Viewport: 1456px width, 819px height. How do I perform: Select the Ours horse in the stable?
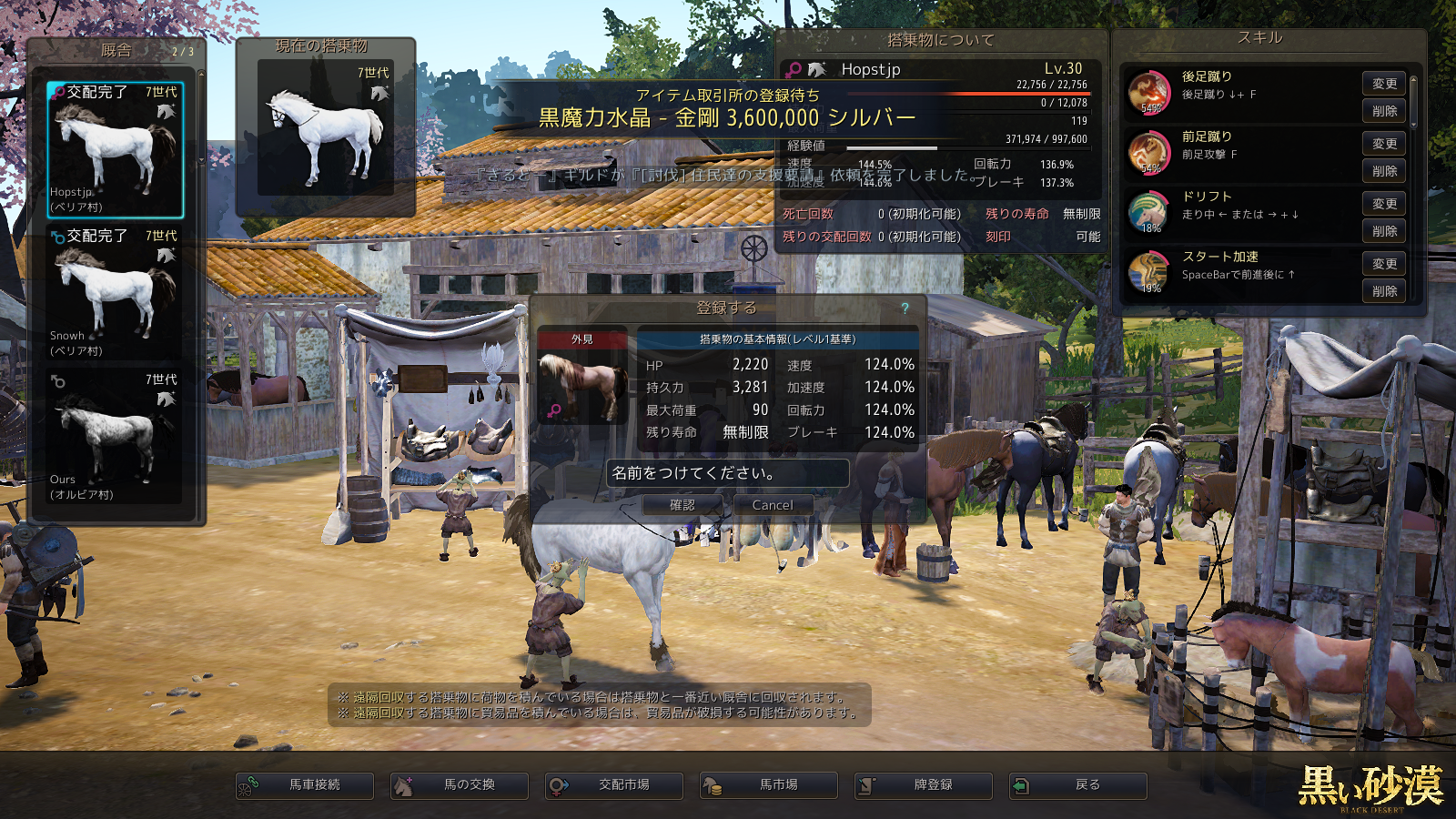pos(116,437)
